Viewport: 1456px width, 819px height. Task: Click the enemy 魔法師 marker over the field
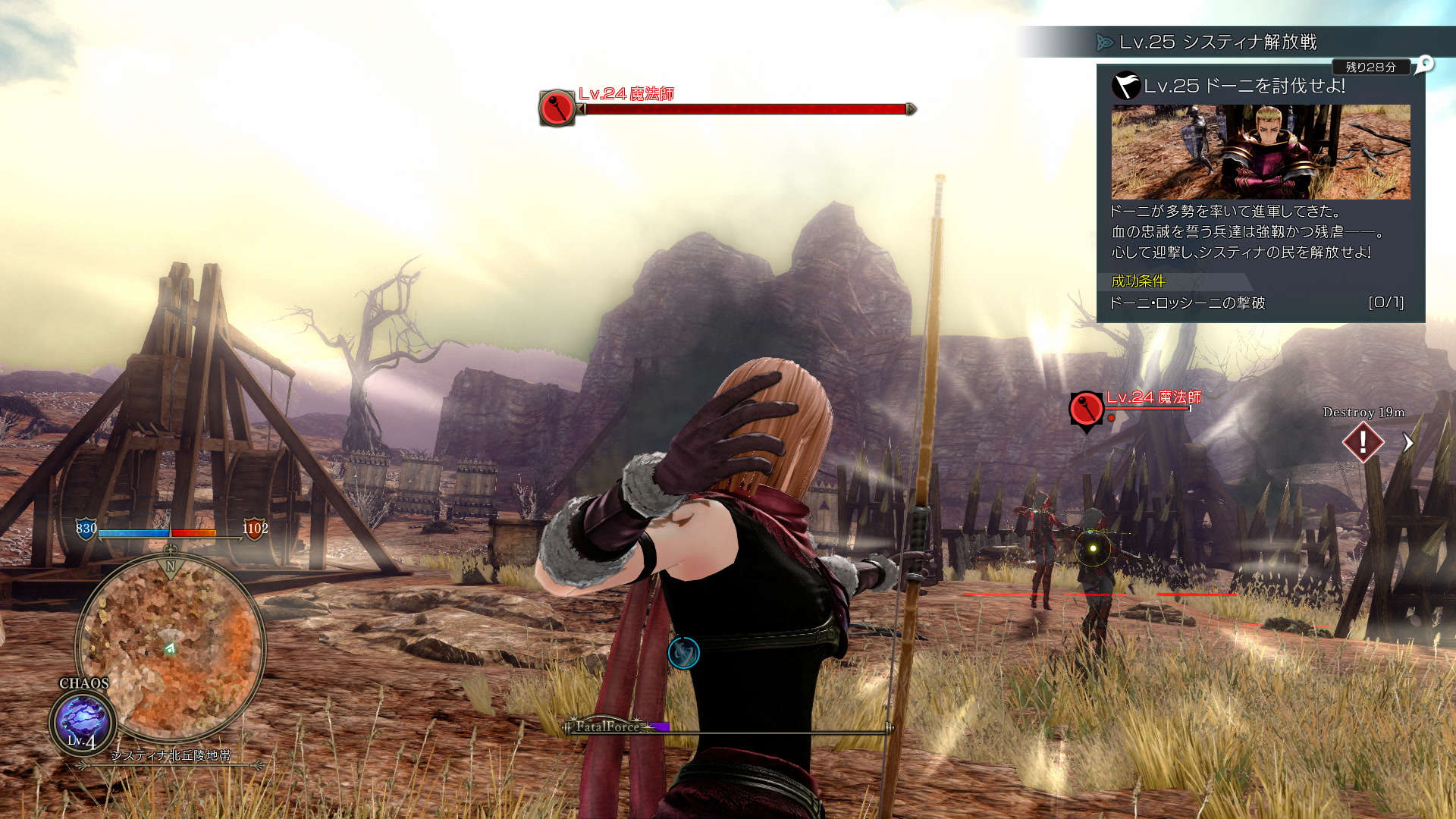[x=1086, y=409]
